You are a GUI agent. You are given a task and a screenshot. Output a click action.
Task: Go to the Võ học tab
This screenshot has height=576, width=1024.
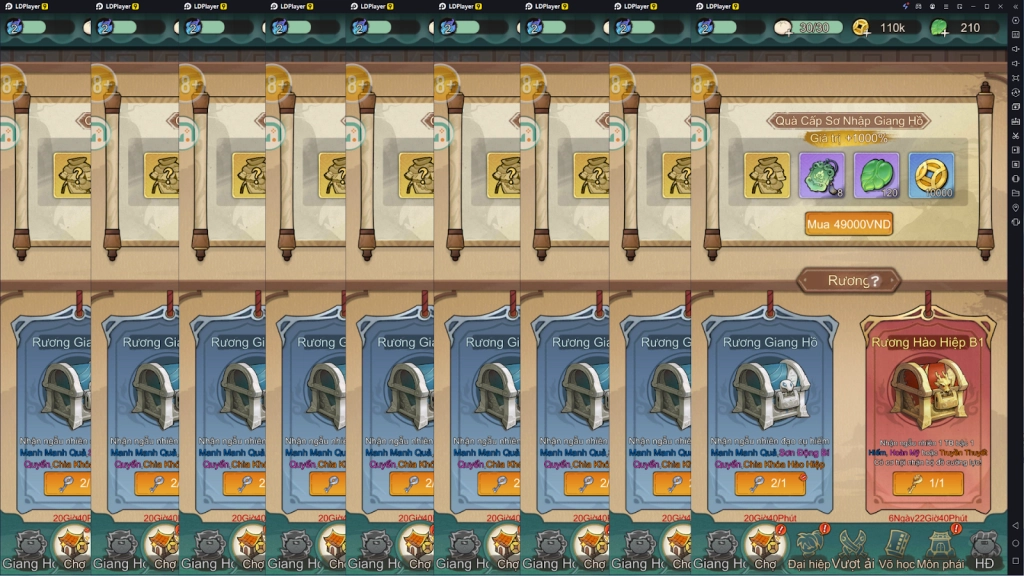pos(896,547)
